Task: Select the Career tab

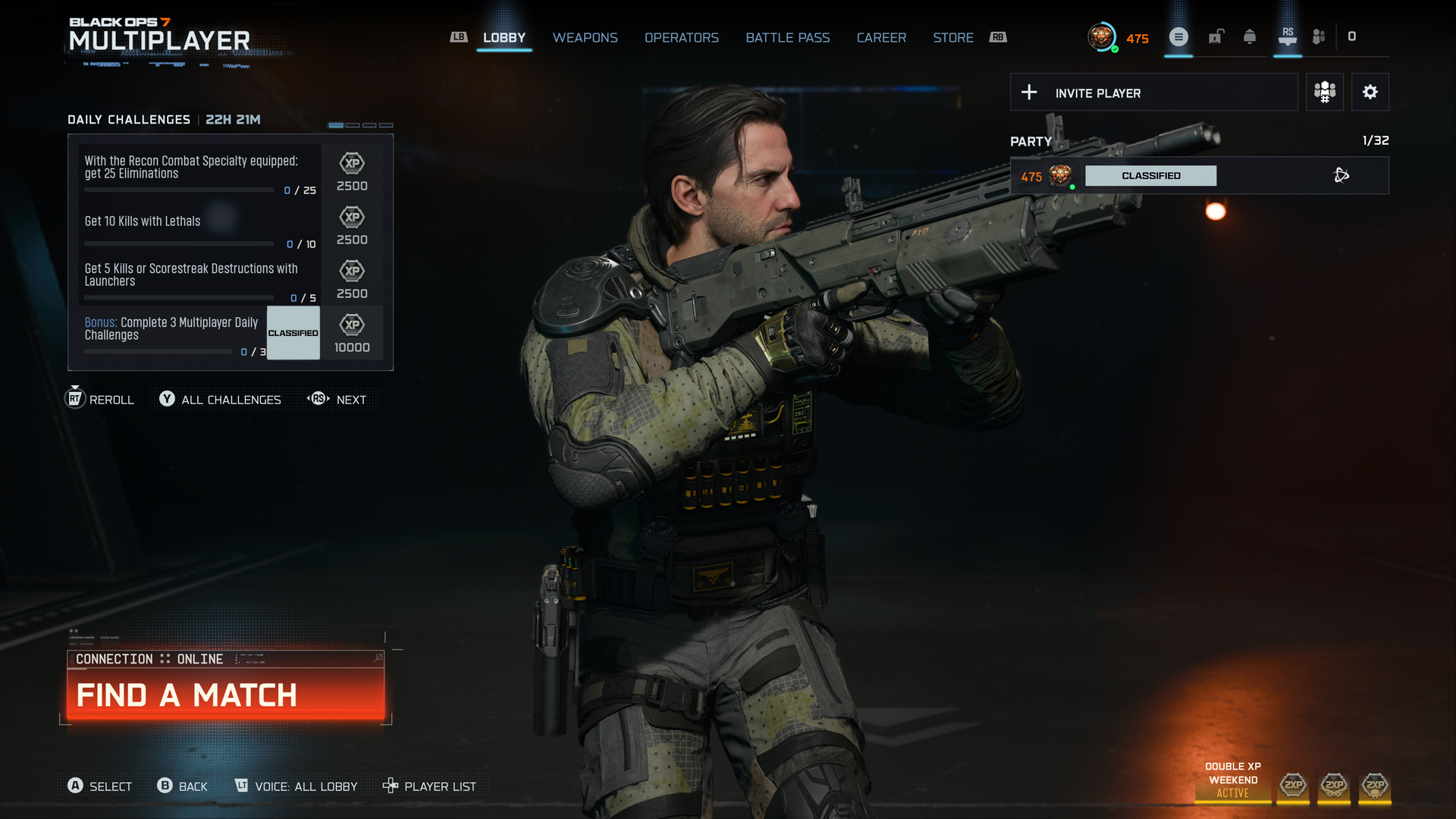Action: click(x=881, y=38)
